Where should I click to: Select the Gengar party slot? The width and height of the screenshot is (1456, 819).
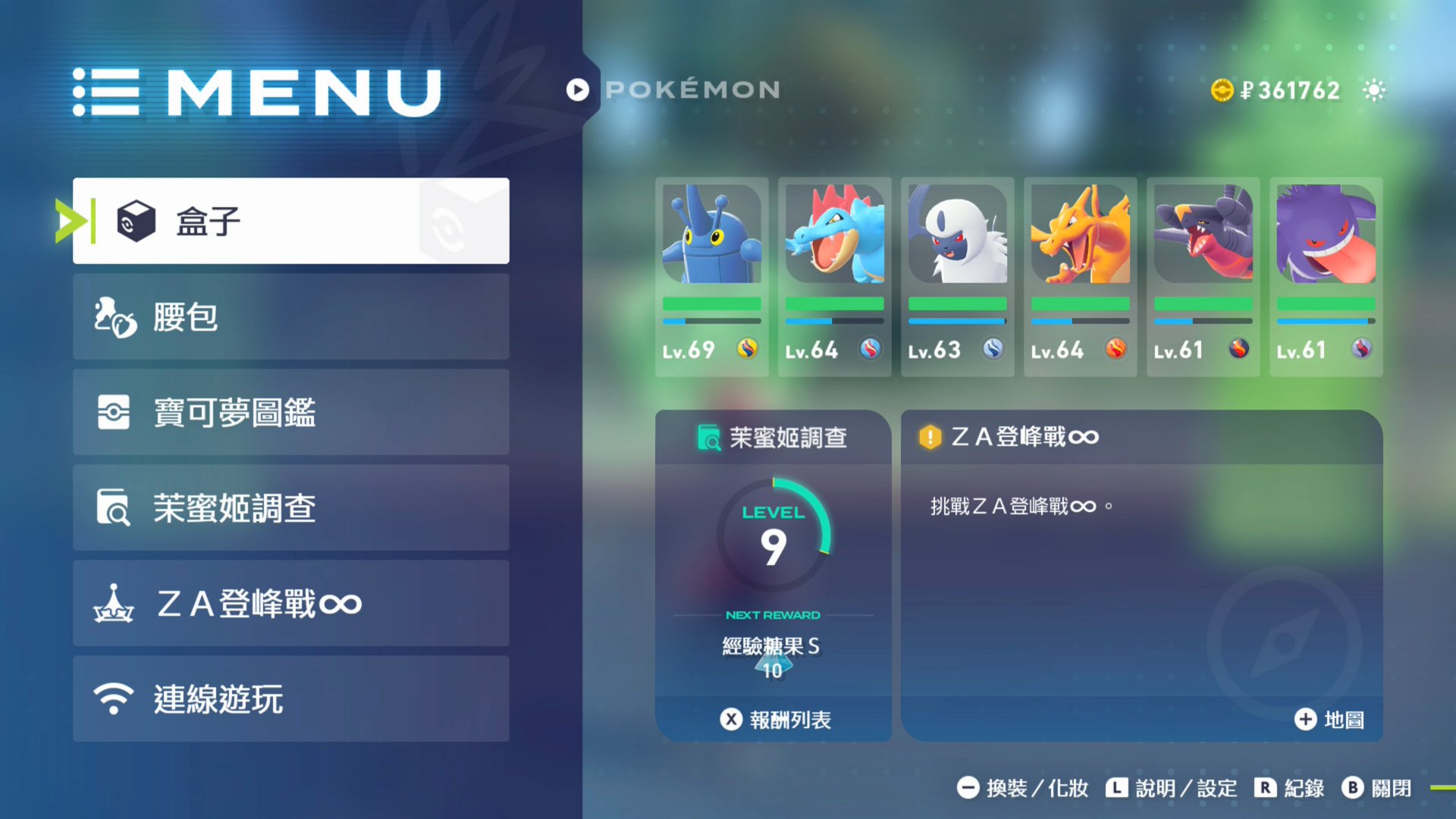(1326, 277)
